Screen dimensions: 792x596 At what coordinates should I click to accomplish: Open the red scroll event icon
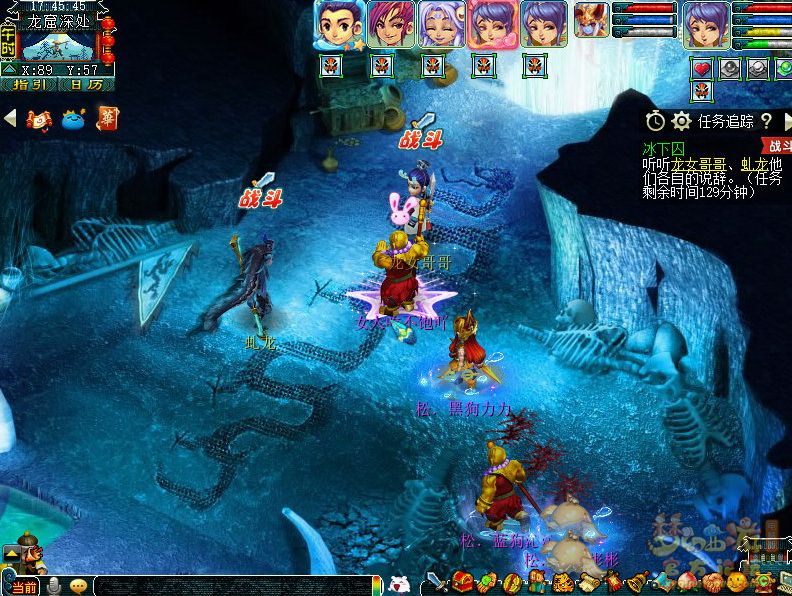39,119
